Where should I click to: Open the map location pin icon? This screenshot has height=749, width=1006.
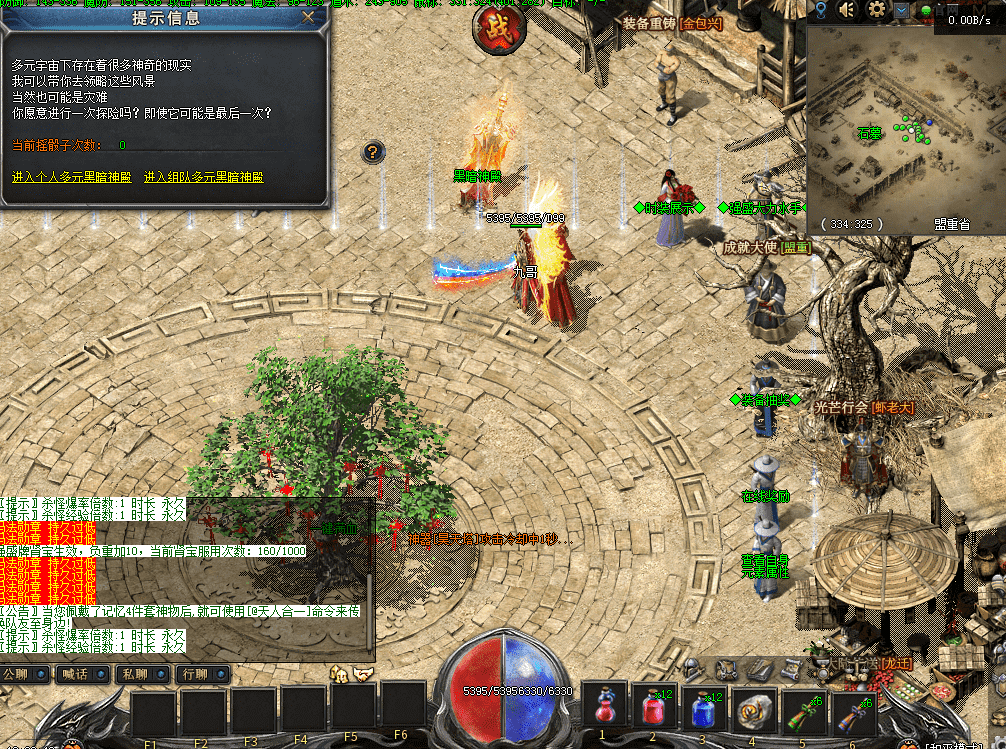[820, 11]
